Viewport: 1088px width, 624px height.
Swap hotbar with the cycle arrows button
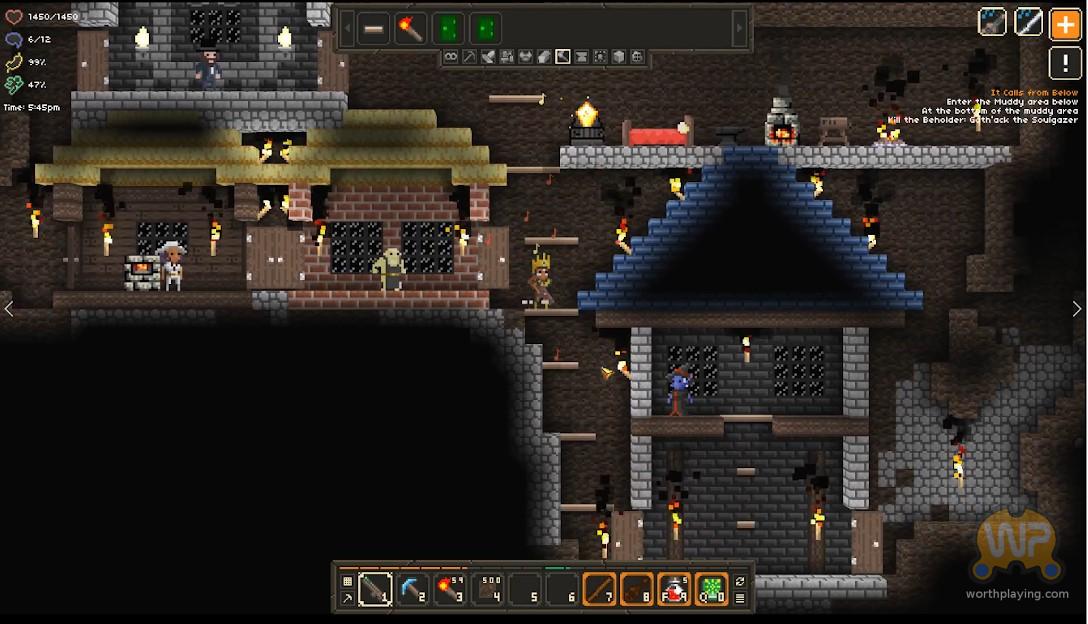[x=740, y=581]
